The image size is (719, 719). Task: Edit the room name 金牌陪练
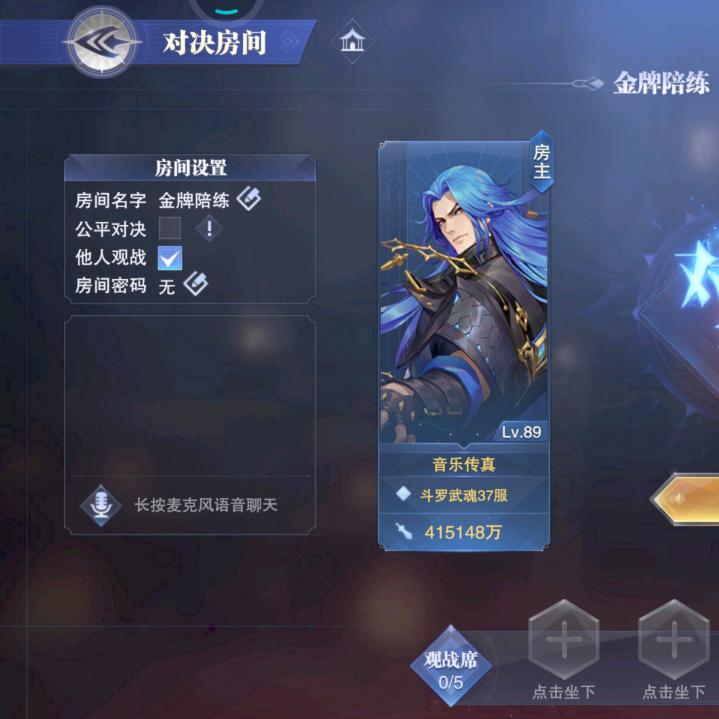(x=249, y=199)
